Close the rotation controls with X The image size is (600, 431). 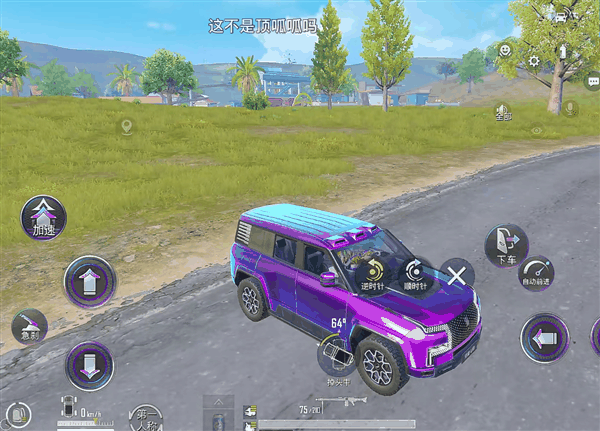click(x=457, y=274)
